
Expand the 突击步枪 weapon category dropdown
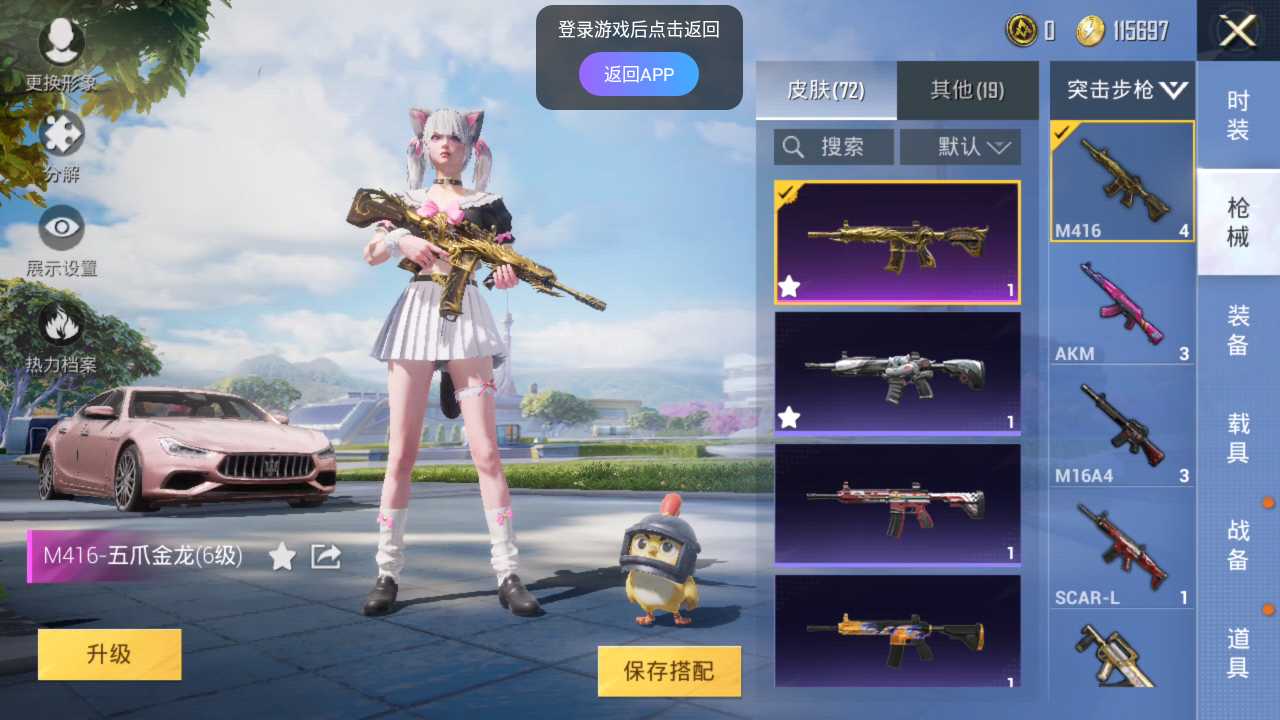tap(1121, 90)
